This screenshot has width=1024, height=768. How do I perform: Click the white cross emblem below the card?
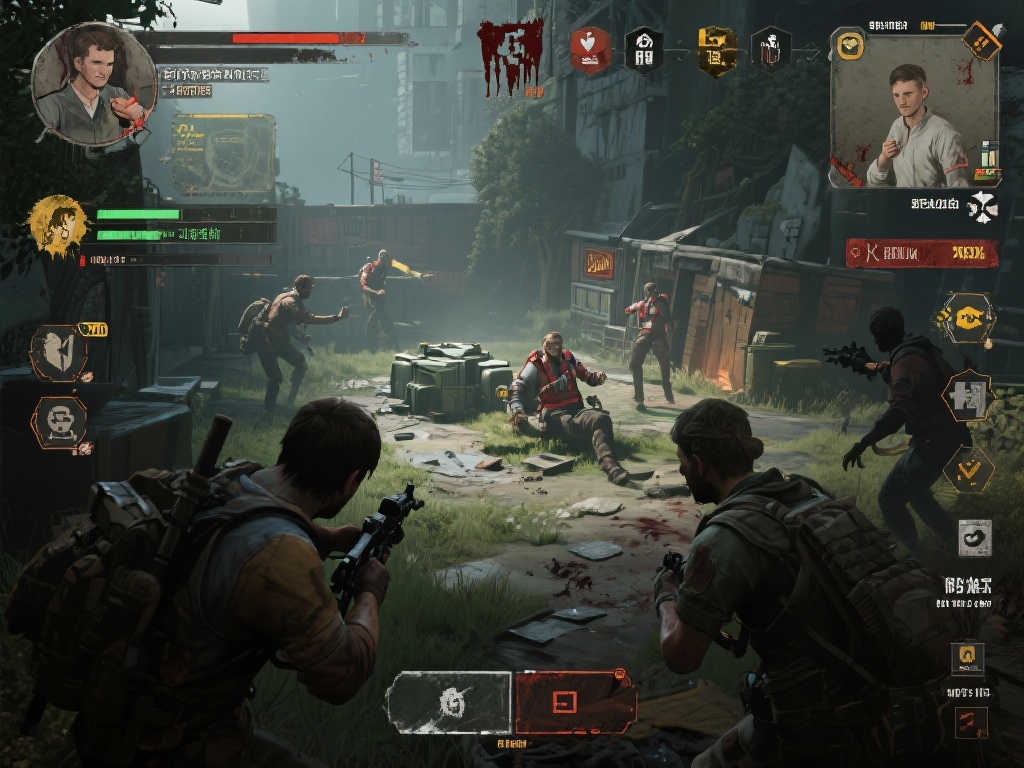[x=982, y=206]
